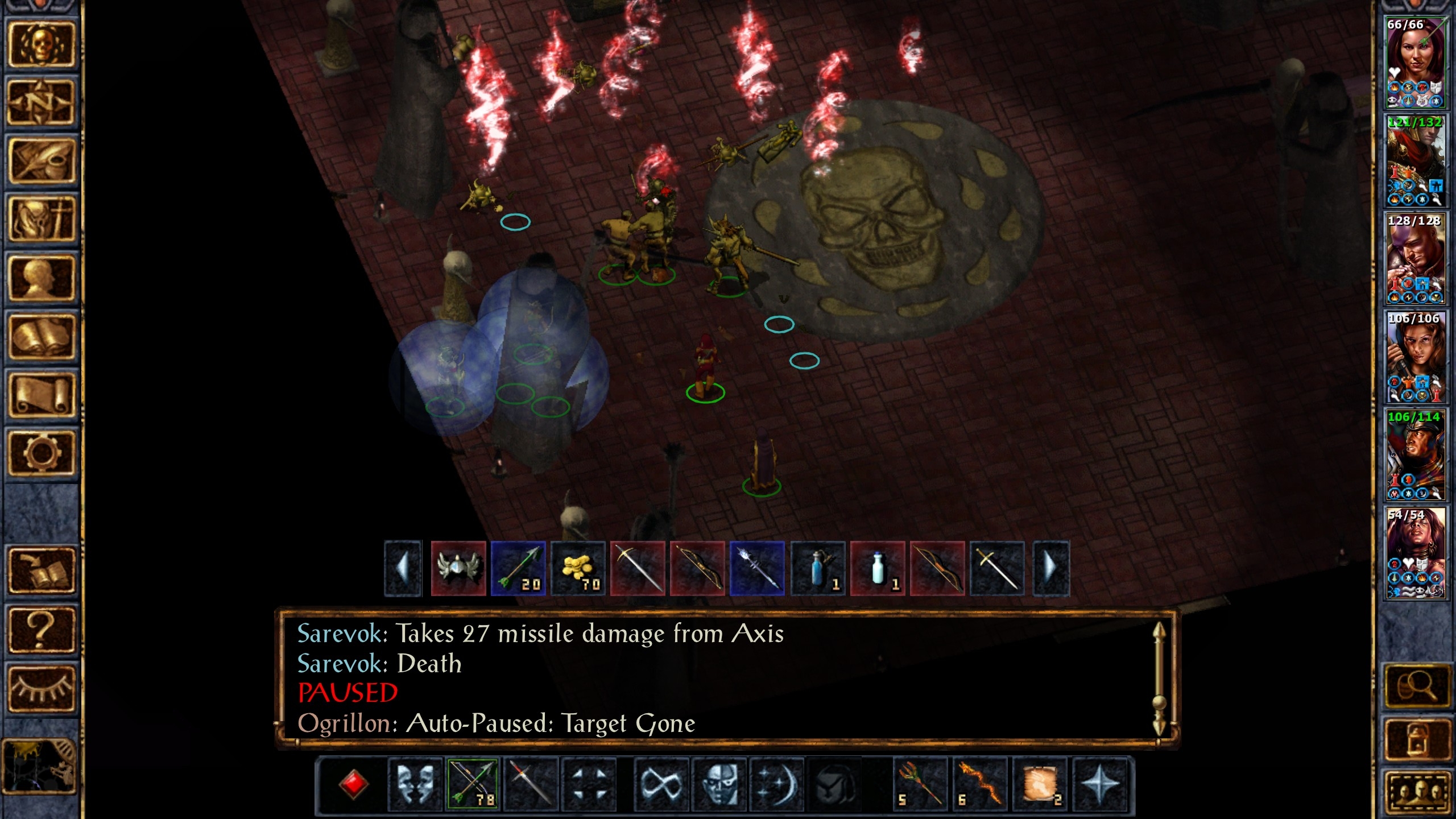Grab the winged helmet loot item
The height and width of the screenshot is (819, 1456).
[x=458, y=569]
